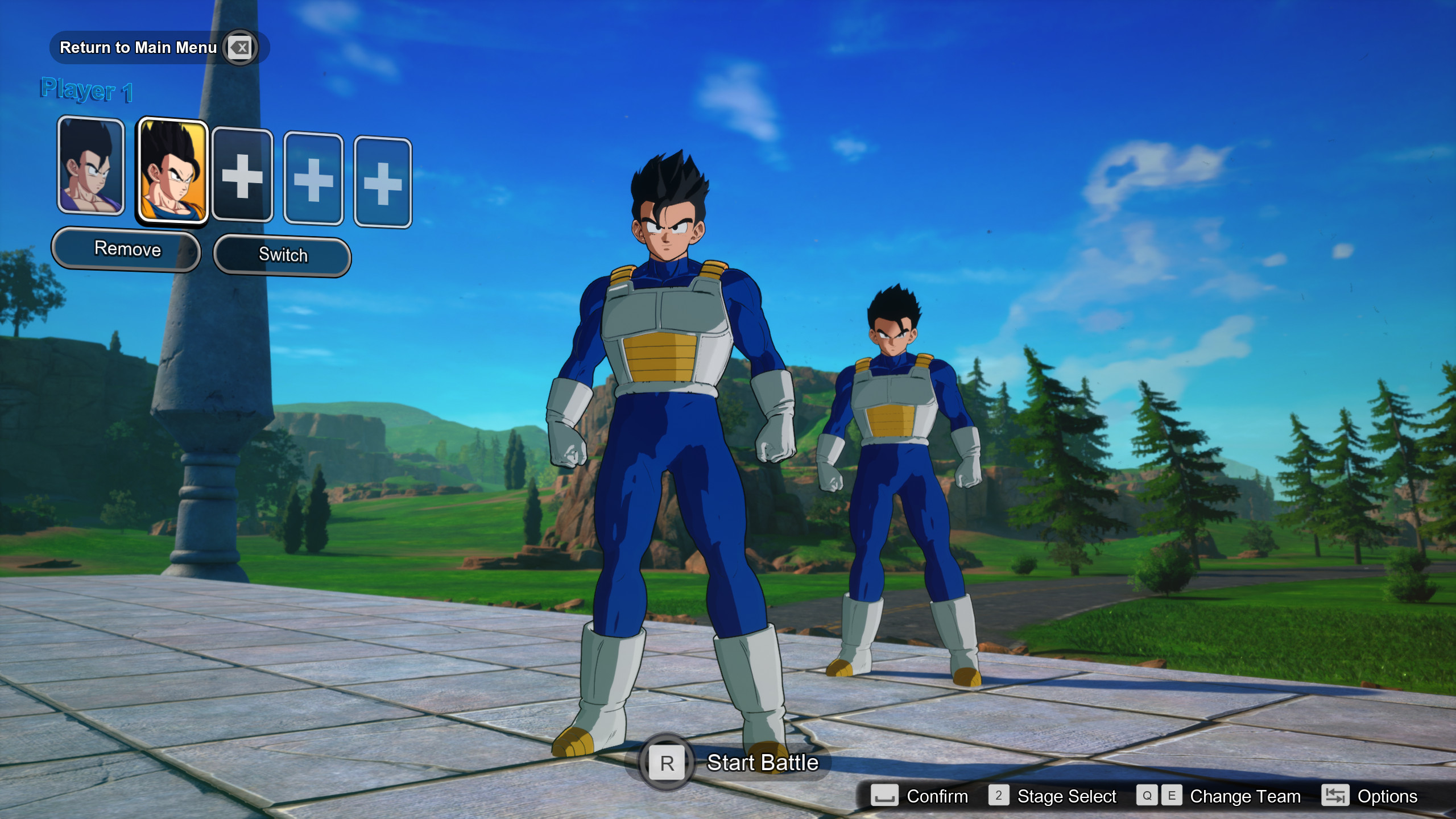Select the first Gohan character portrait

[x=90, y=169]
